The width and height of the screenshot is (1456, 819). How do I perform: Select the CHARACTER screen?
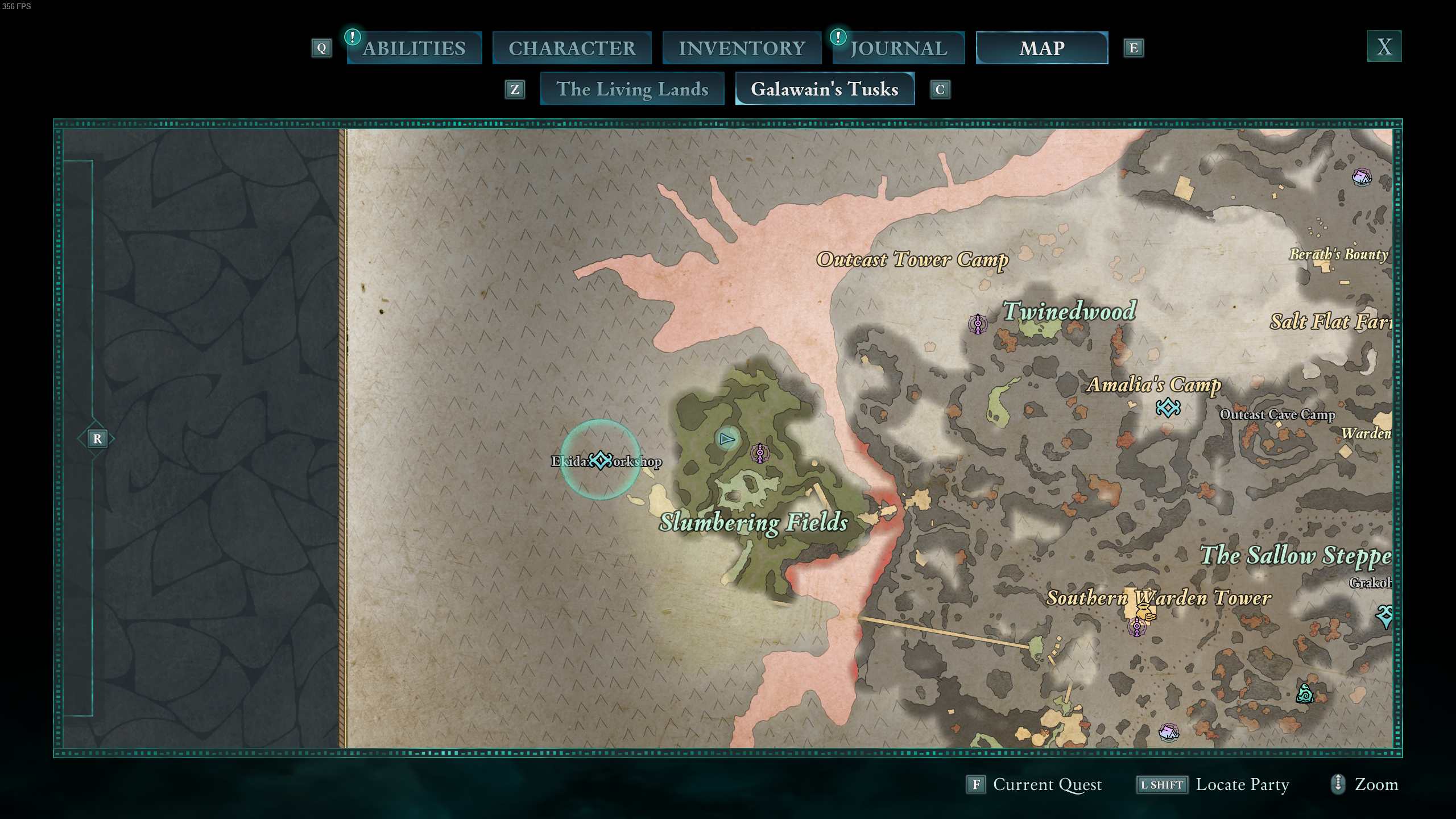[572, 48]
